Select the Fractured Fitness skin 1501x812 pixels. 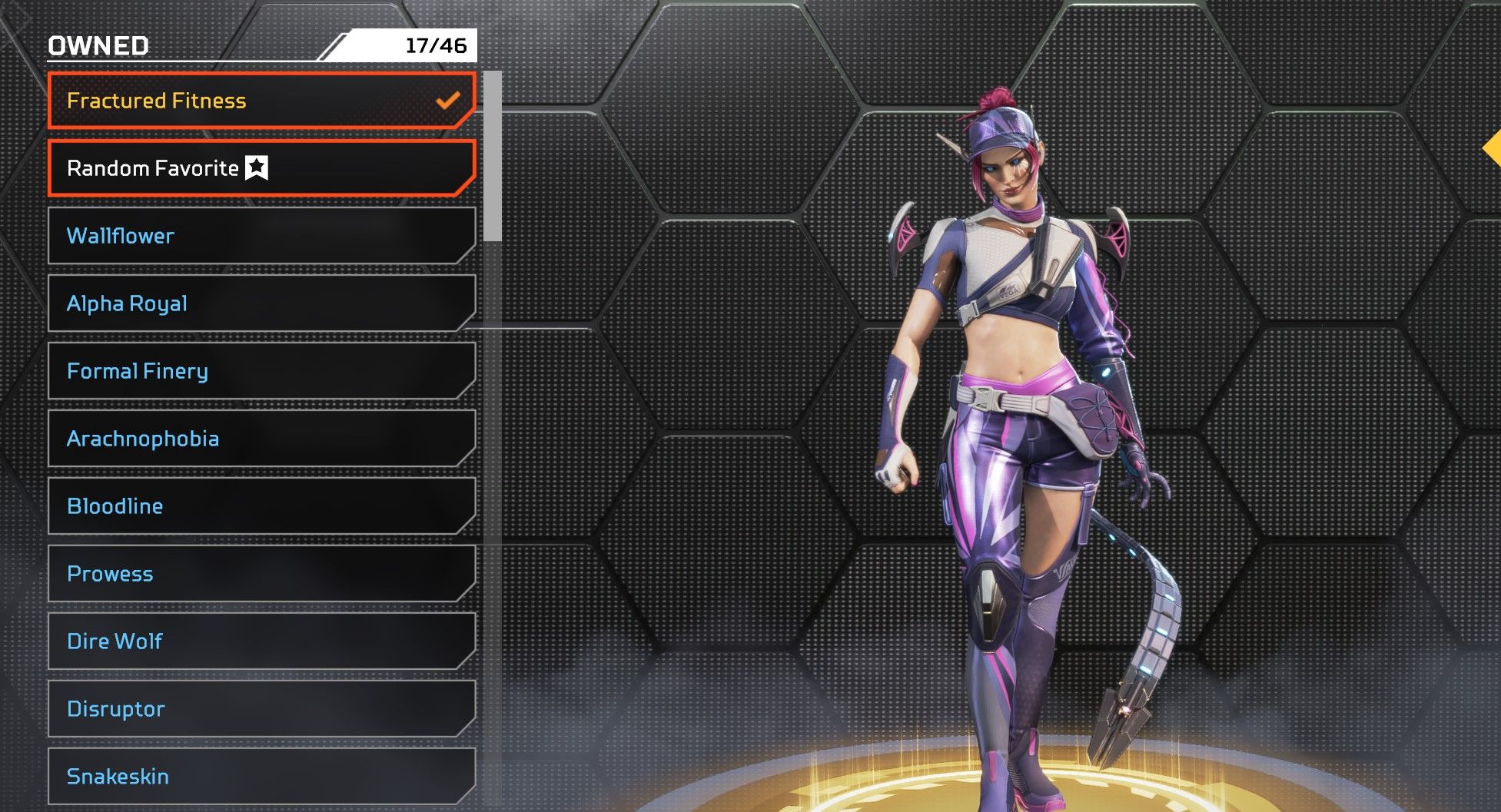click(261, 101)
